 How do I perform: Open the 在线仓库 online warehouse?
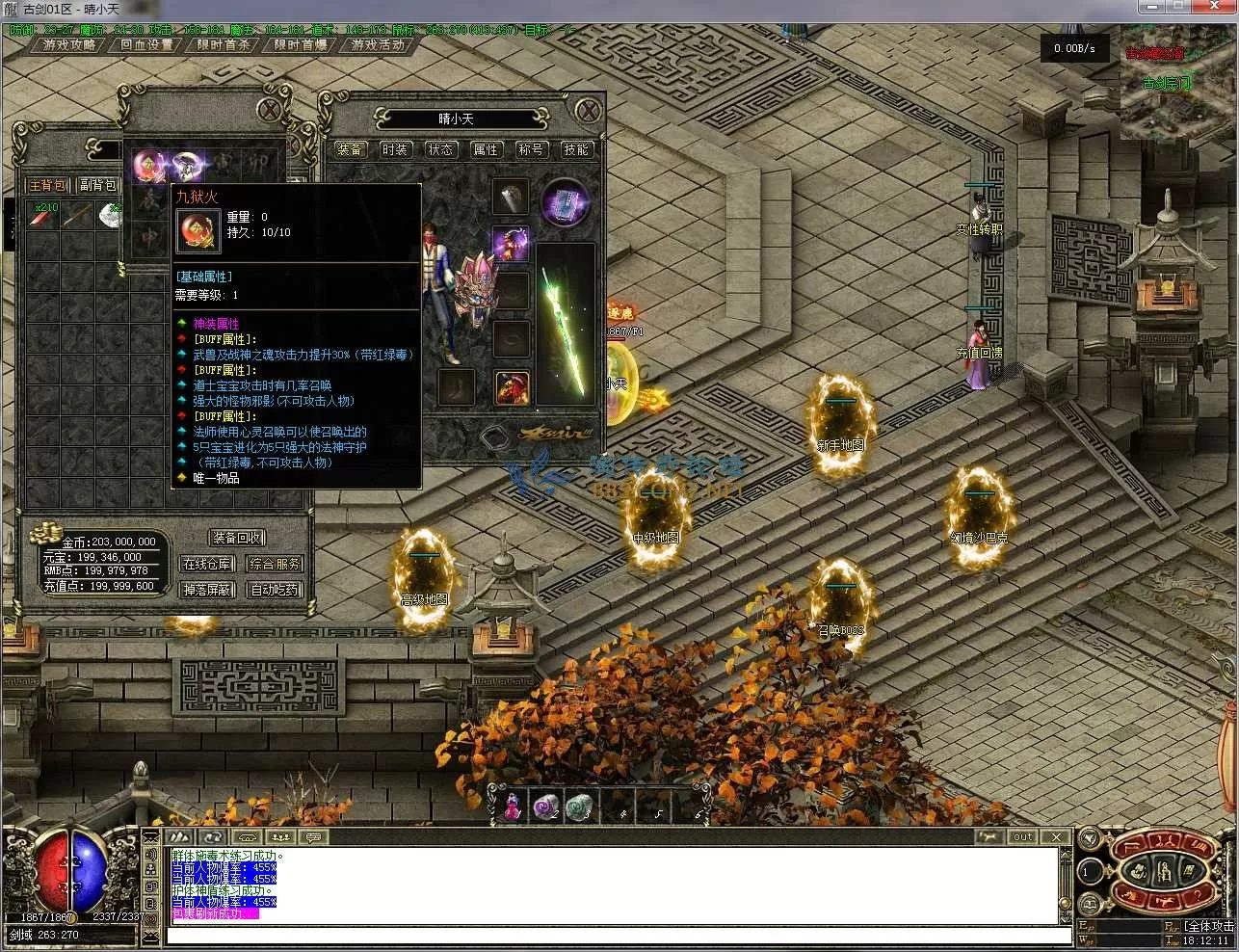pyautogui.click(x=208, y=564)
